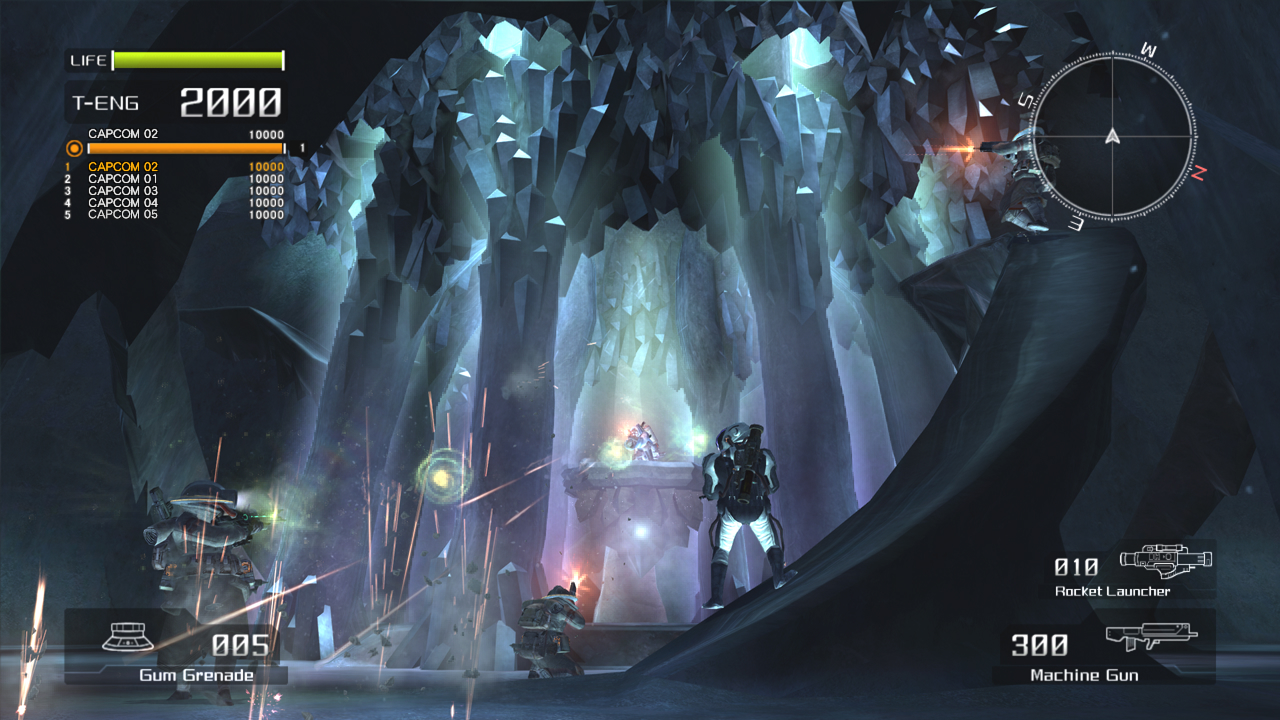Image resolution: width=1280 pixels, height=720 pixels.
Task: Select the Rocket Launcher weapon slot
Action: tap(1128, 571)
